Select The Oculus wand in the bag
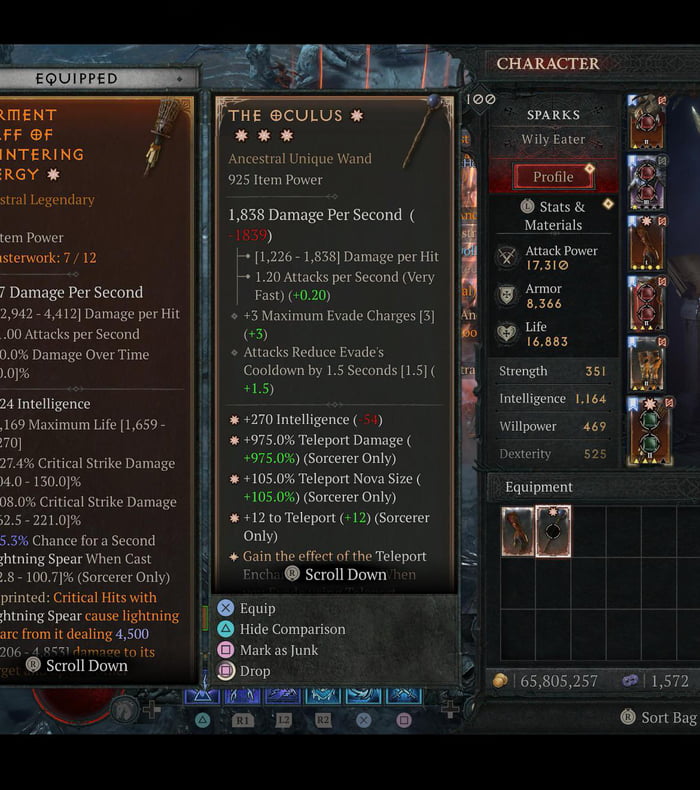This screenshot has width=700, height=790. (553, 531)
